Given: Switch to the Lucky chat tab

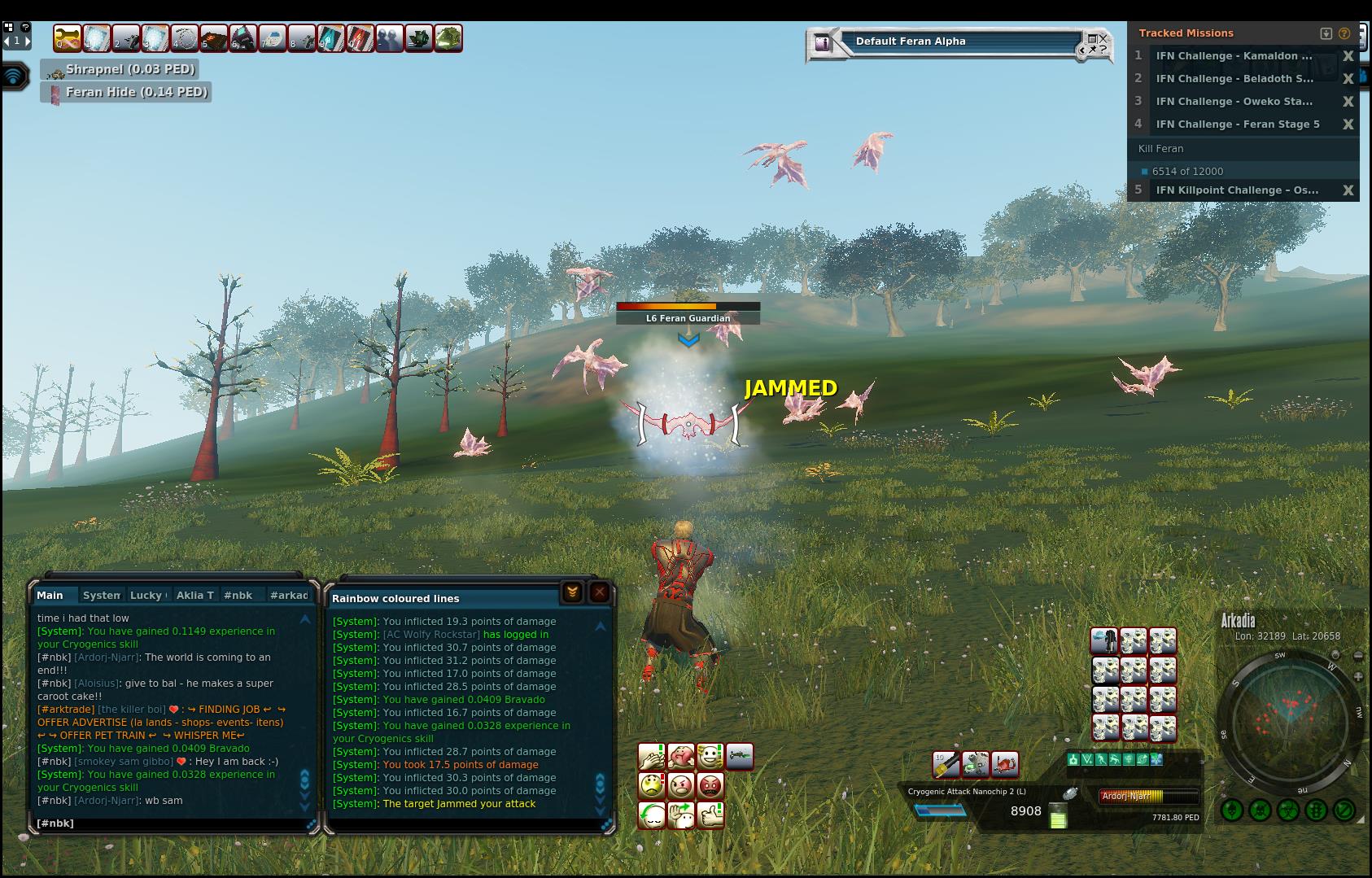Looking at the screenshot, I should (x=148, y=595).
